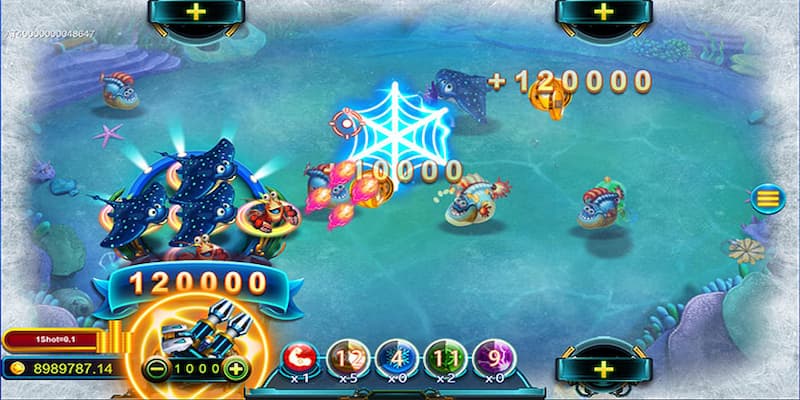Decrease the bet with the minus button

point(153,369)
